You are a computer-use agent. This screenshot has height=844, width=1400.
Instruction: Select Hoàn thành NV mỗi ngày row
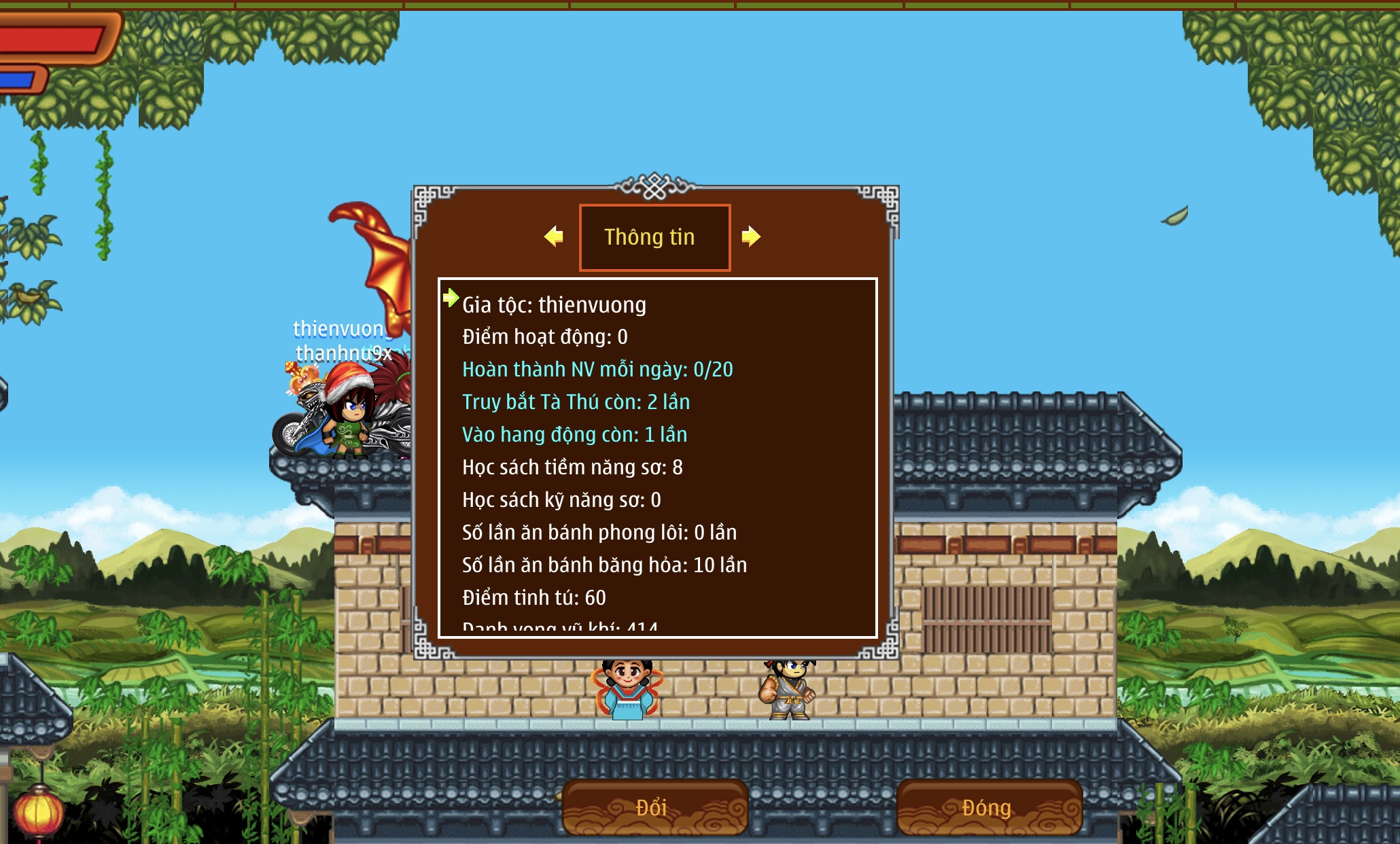click(x=597, y=370)
